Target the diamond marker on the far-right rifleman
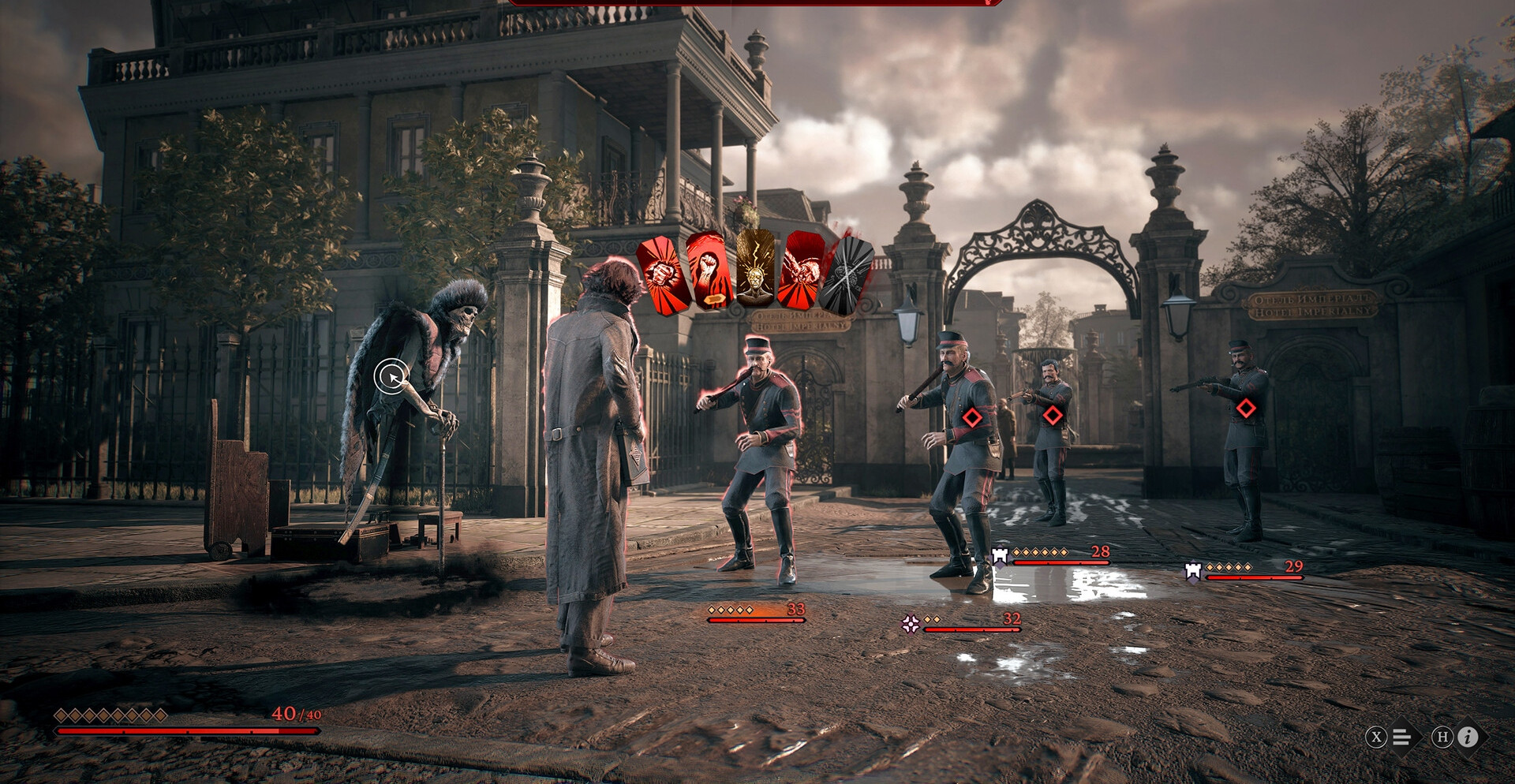Viewport: 1515px width, 784px height. pos(1246,408)
